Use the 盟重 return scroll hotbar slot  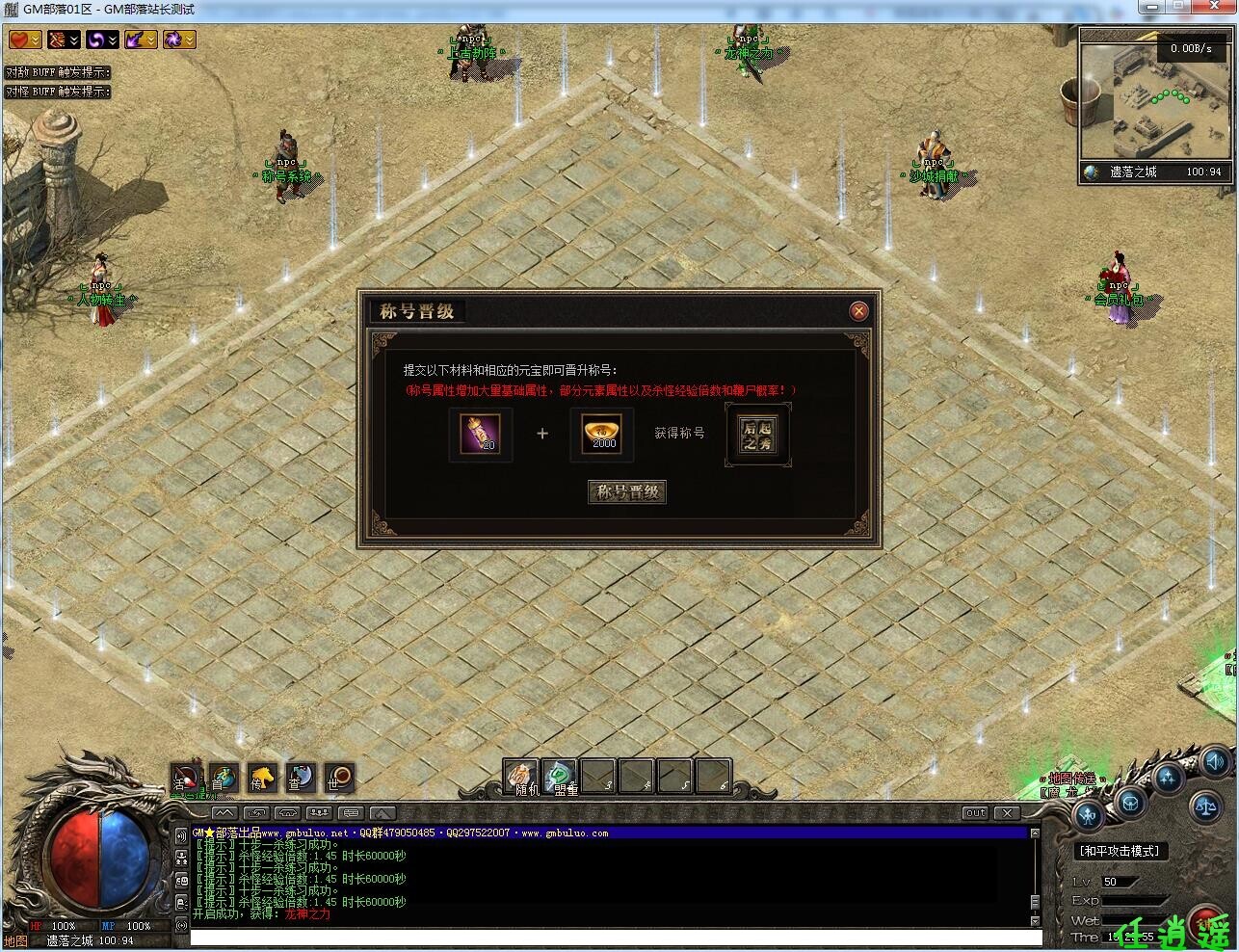pos(560,777)
